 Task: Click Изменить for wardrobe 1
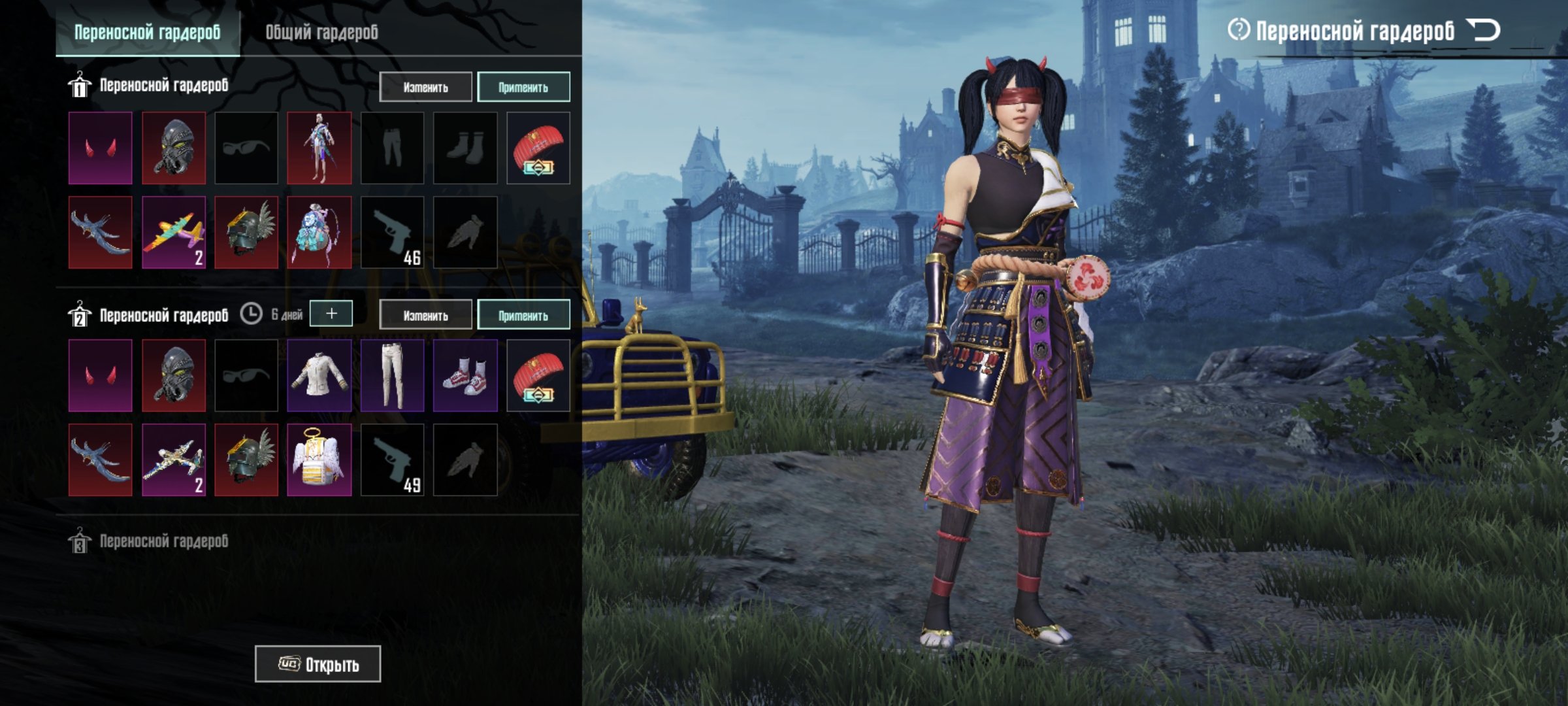click(x=425, y=87)
